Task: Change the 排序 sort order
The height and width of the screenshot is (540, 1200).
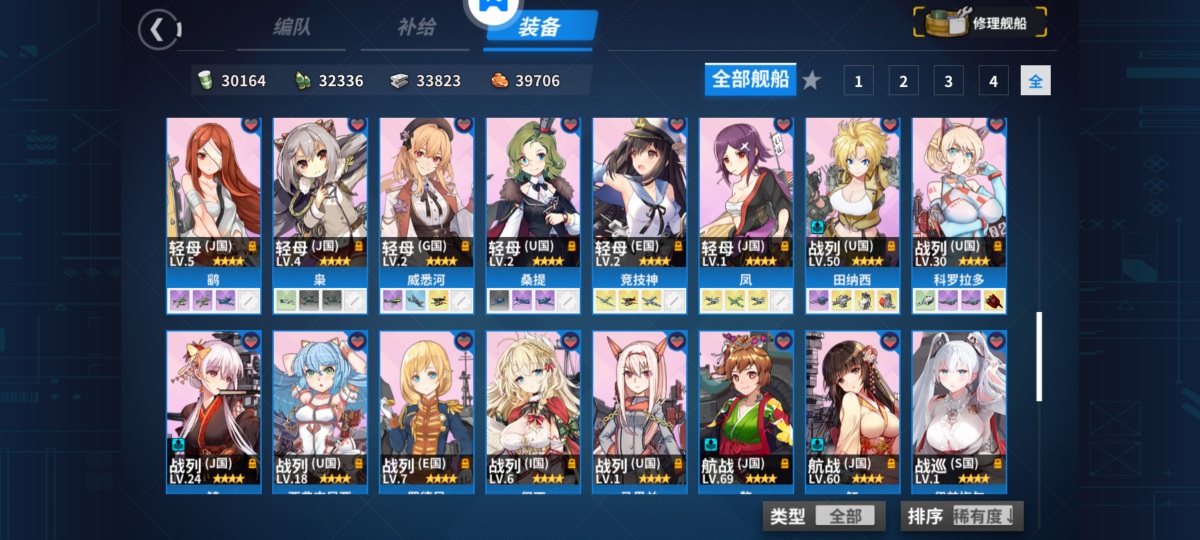Action: tap(961, 516)
